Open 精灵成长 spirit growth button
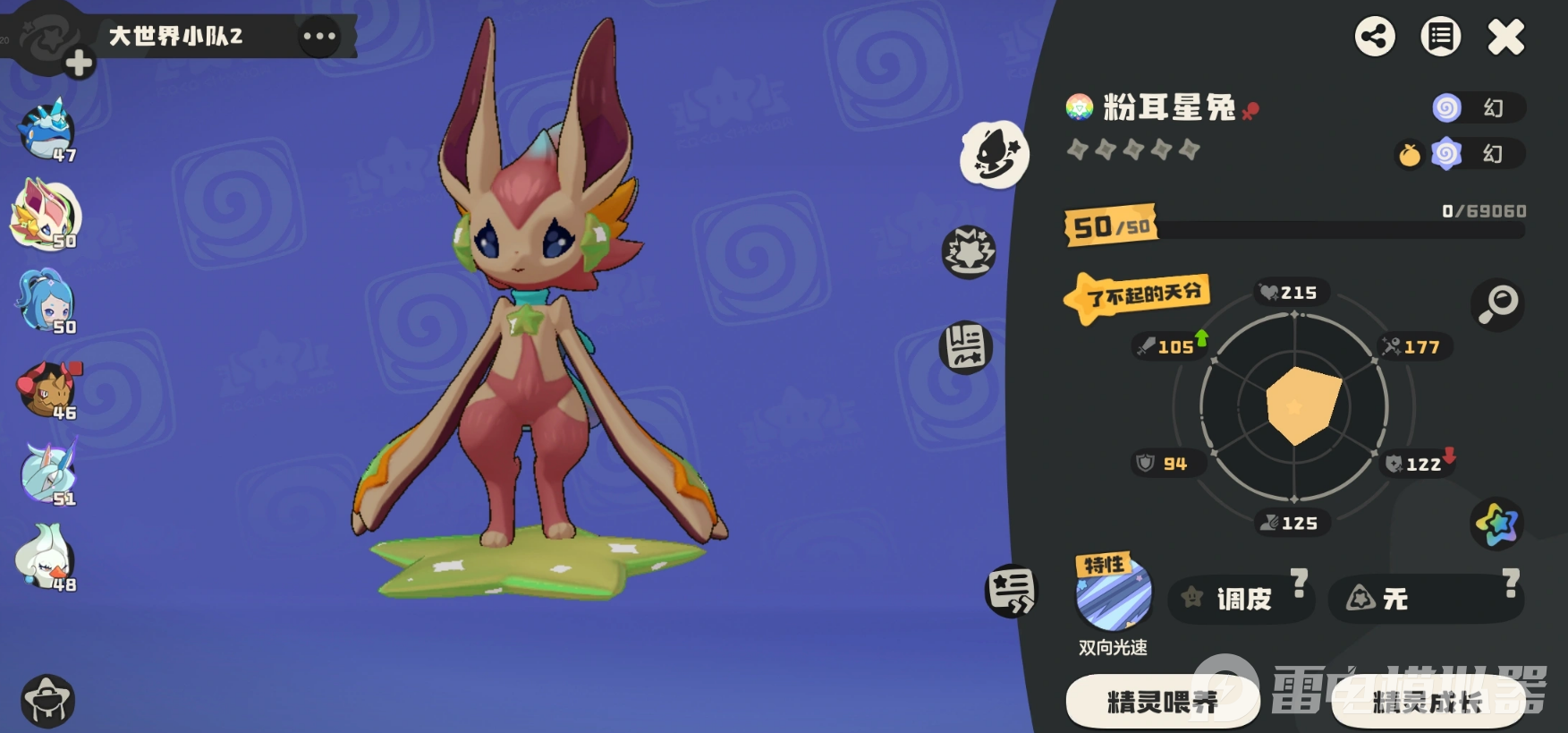Viewport: 1568px width, 733px height. (1427, 702)
